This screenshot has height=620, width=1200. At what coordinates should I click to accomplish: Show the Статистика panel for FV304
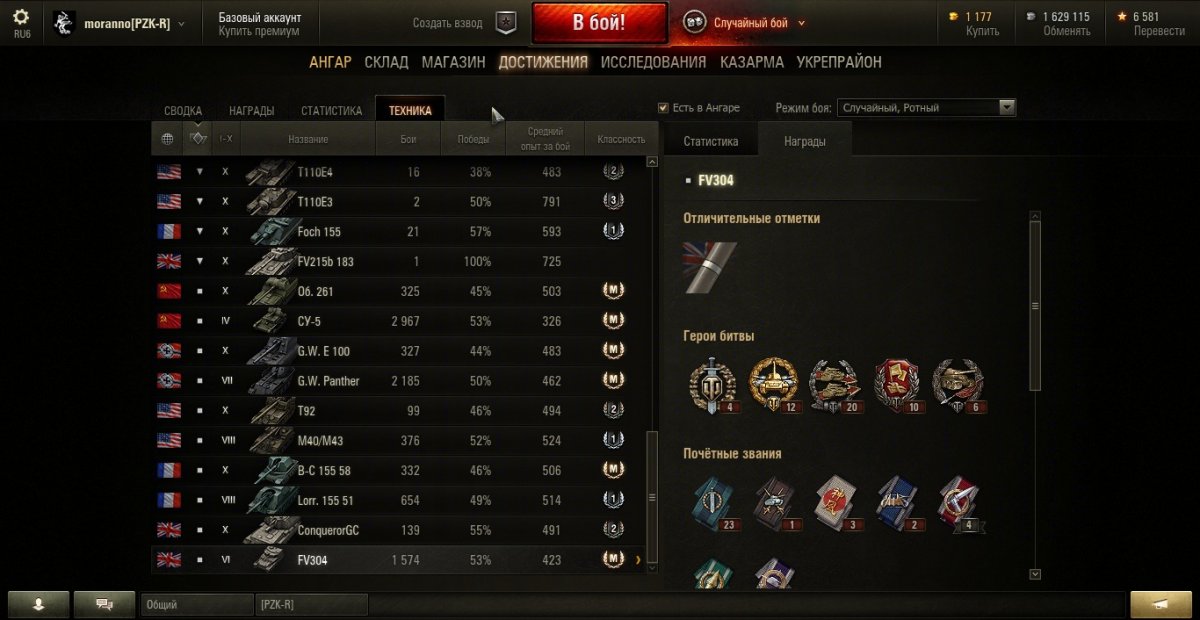coord(711,142)
